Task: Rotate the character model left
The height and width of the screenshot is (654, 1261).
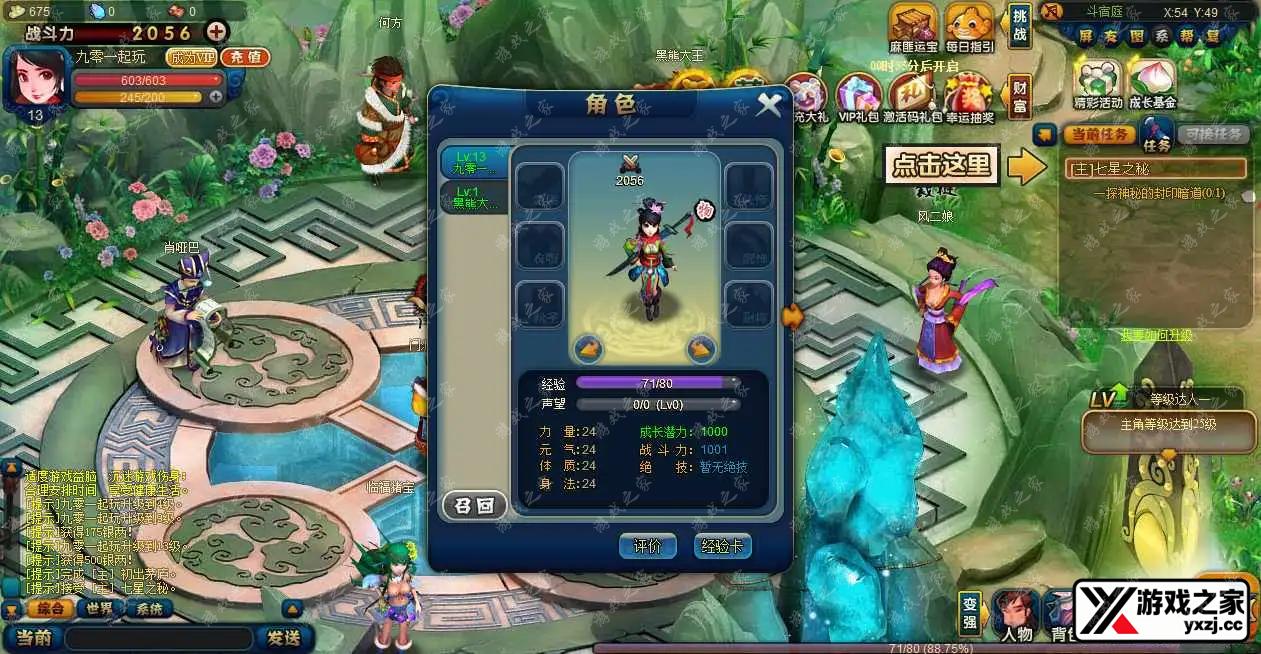Action: (x=588, y=348)
